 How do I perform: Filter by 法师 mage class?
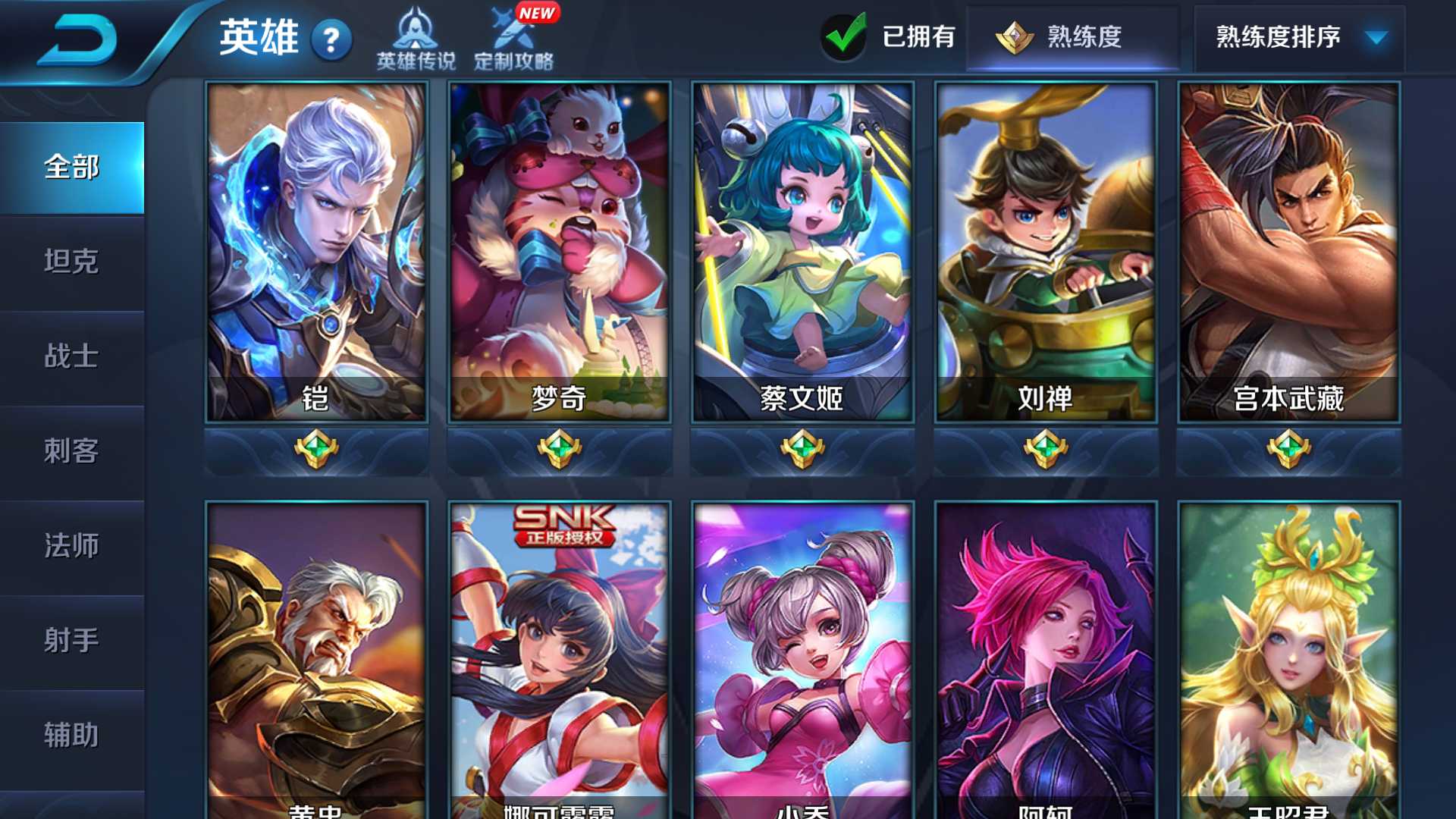coord(72,546)
